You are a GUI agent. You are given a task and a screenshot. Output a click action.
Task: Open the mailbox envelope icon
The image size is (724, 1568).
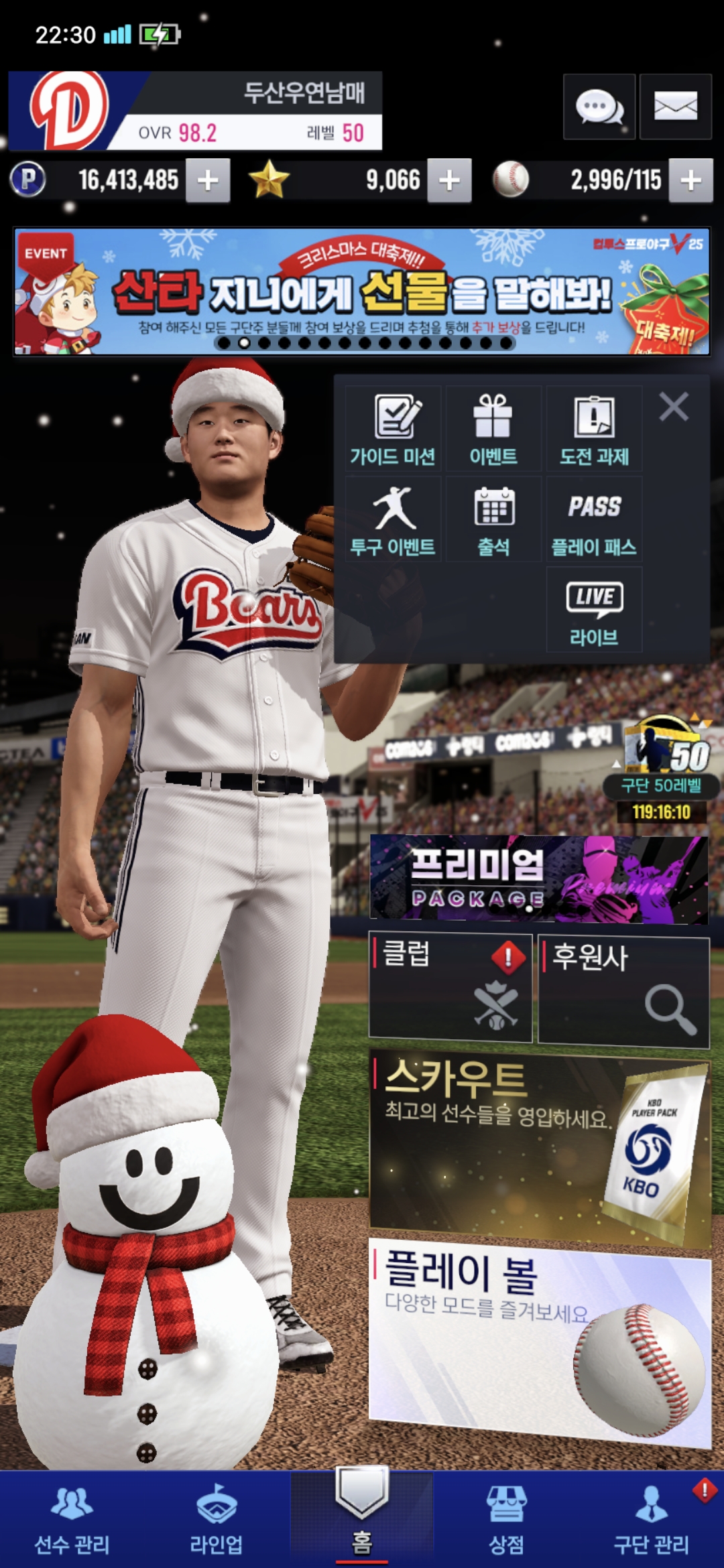(x=675, y=107)
